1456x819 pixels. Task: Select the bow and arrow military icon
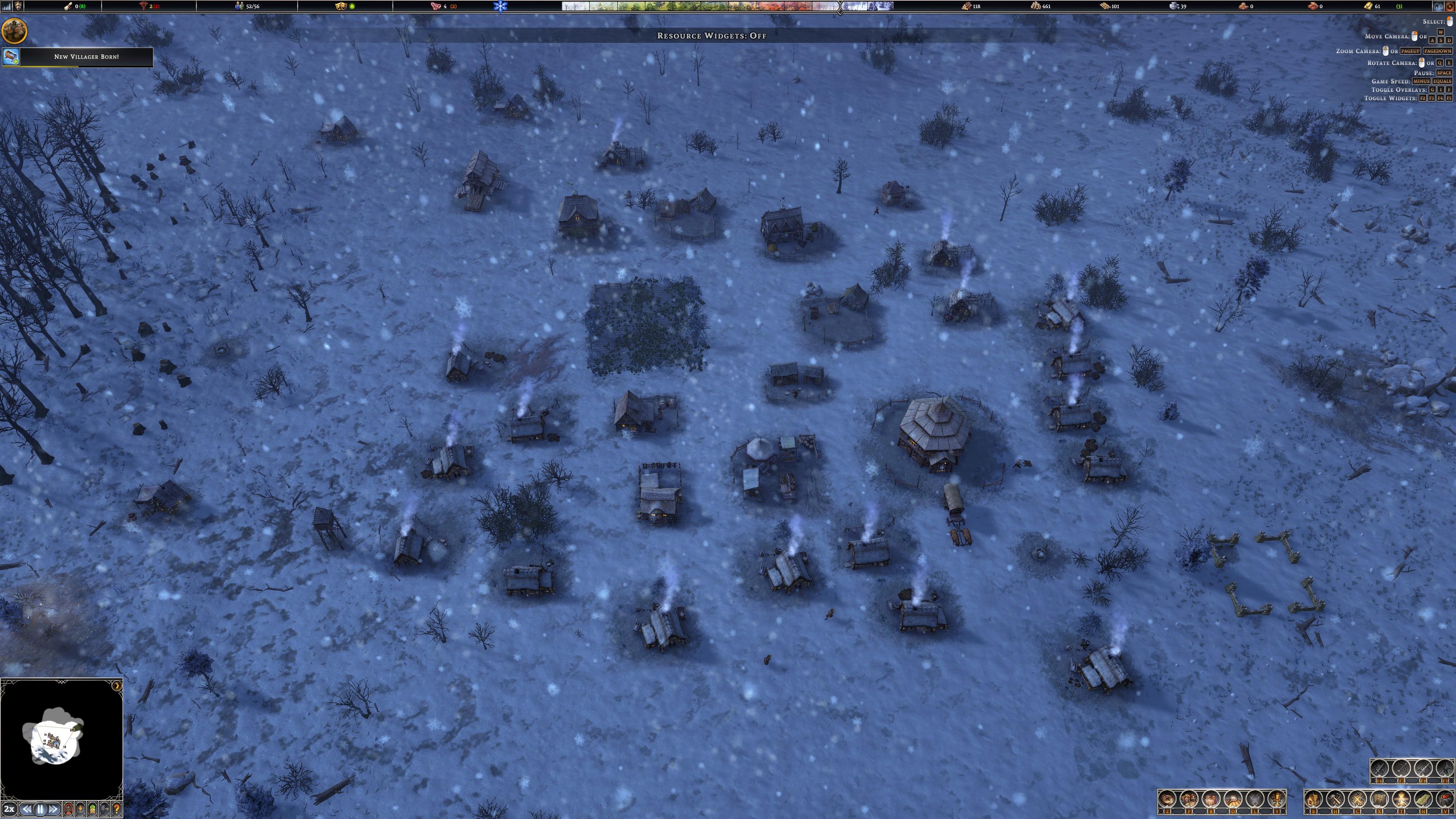point(1402,769)
